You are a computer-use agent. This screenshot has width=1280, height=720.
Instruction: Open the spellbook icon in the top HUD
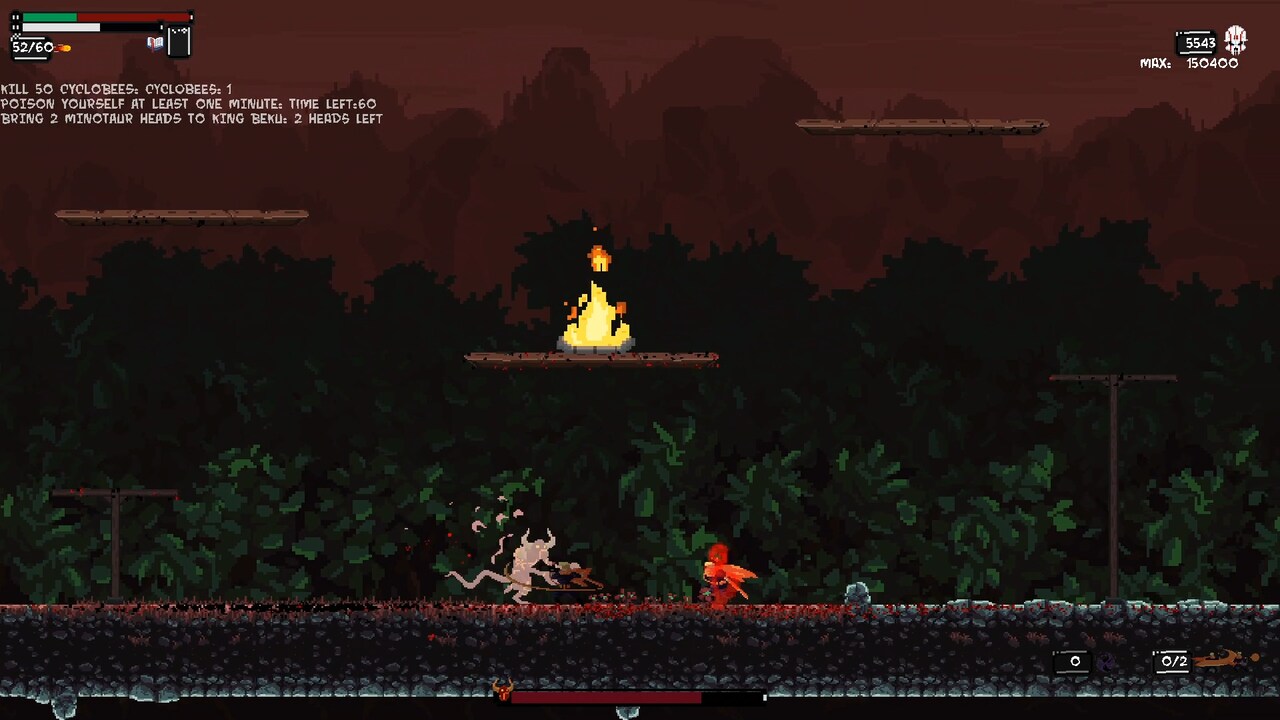tap(155, 43)
